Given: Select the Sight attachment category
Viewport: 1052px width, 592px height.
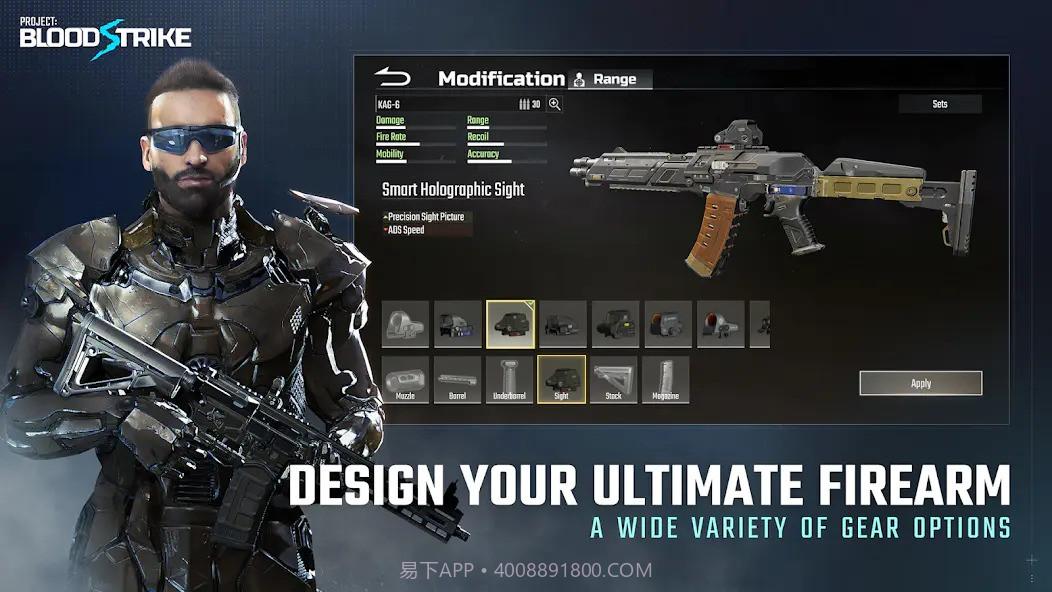Looking at the screenshot, I should [x=561, y=380].
